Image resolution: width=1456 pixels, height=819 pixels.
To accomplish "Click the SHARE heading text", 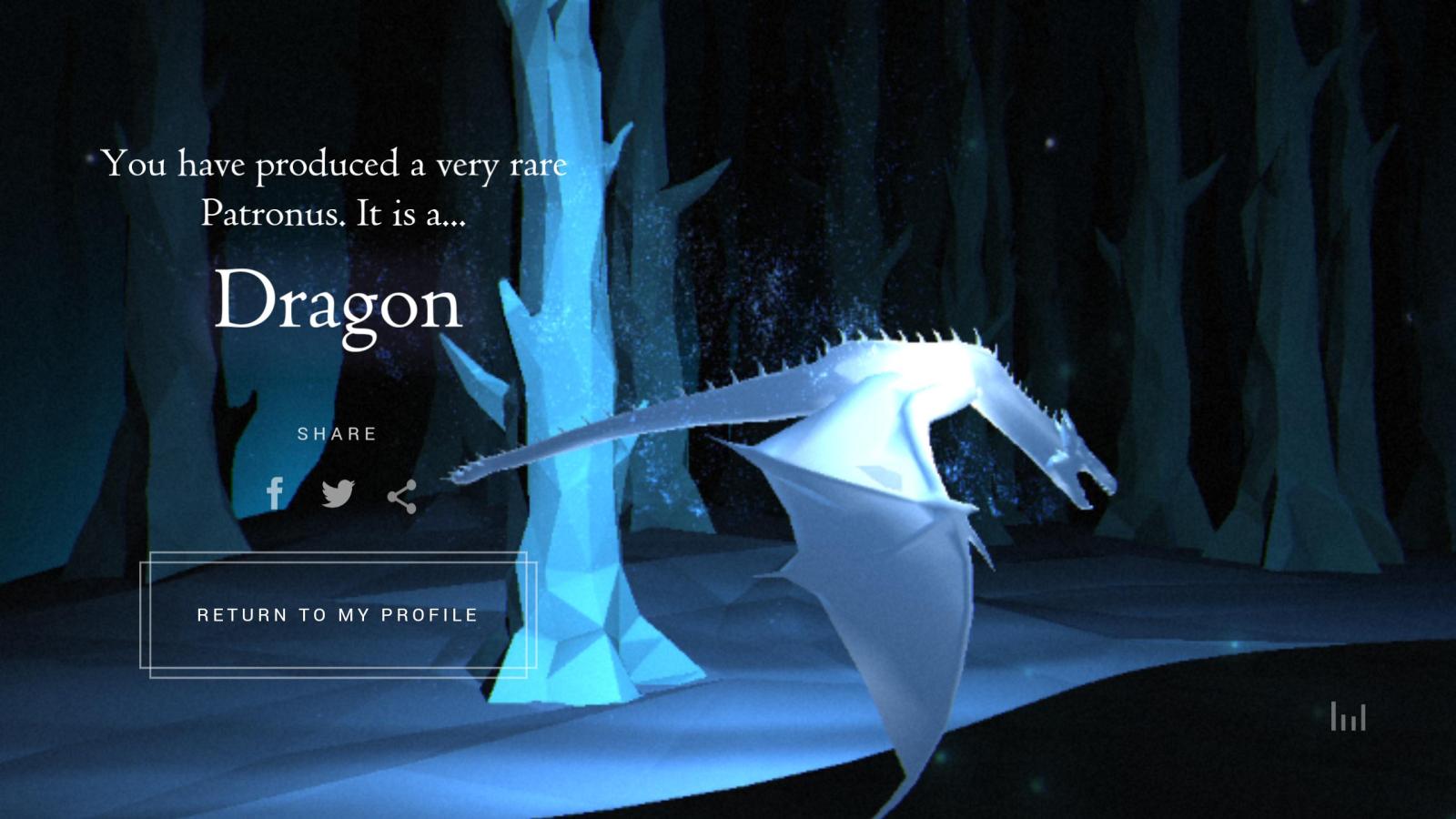I will [x=338, y=434].
